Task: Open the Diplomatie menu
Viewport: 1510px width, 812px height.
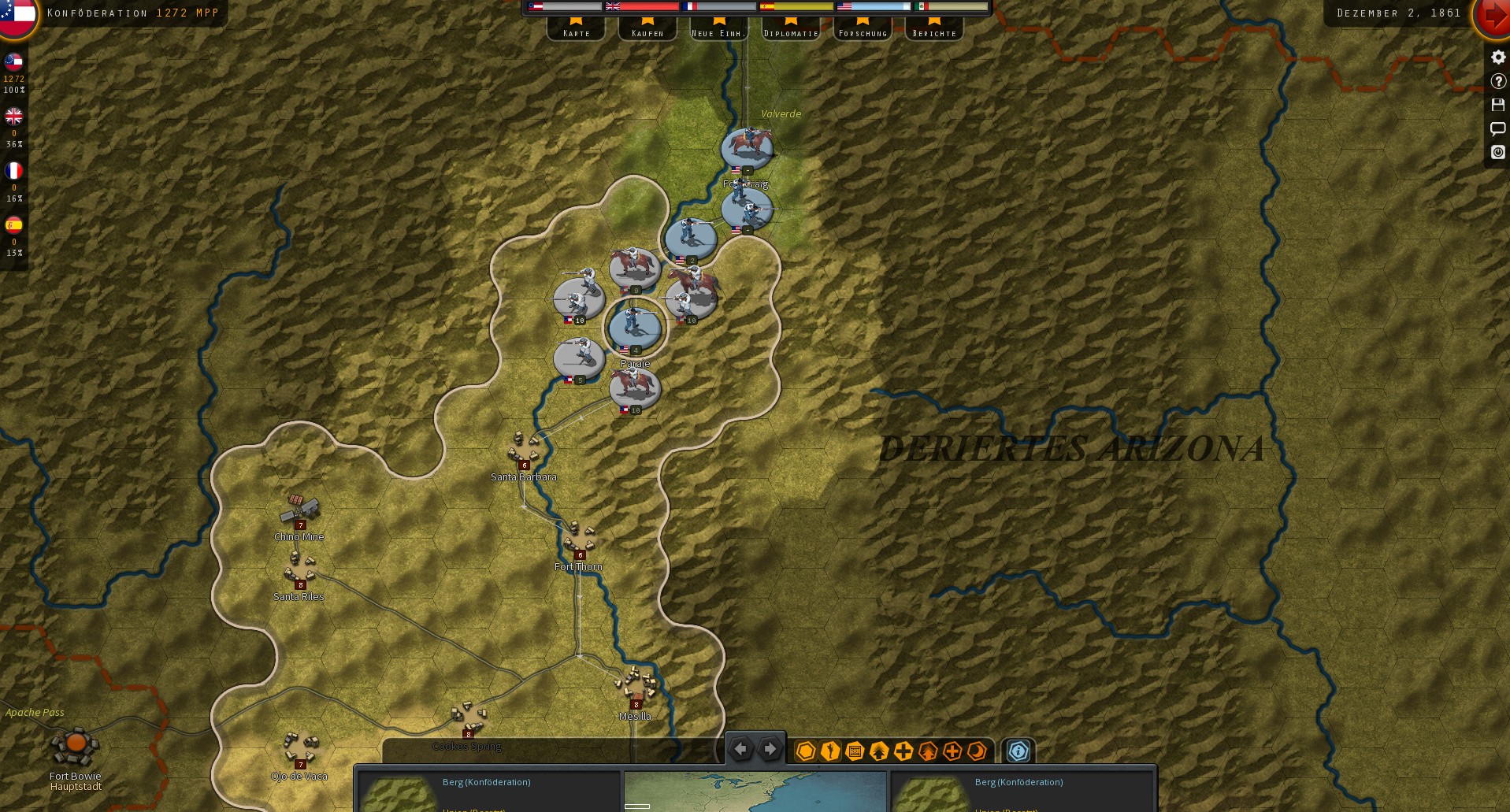Action: point(789,32)
